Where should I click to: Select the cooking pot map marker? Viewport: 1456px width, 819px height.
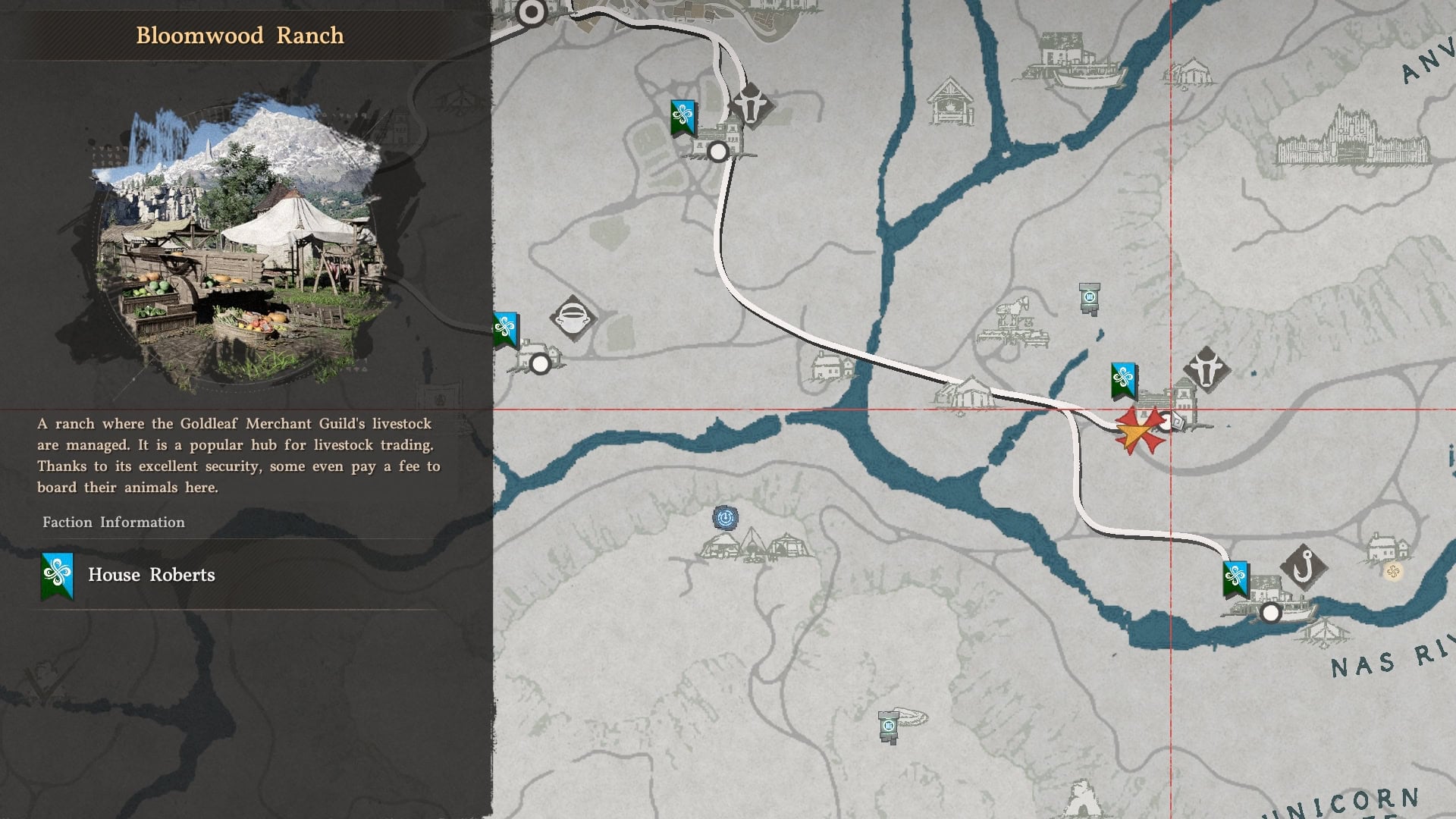[x=573, y=317]
